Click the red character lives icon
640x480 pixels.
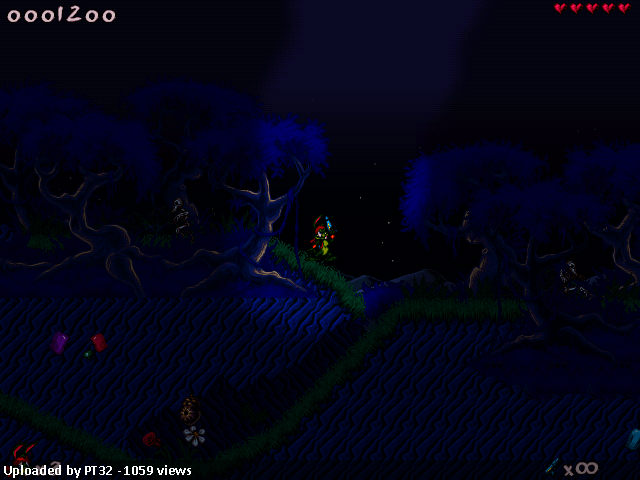coord(23,453)
